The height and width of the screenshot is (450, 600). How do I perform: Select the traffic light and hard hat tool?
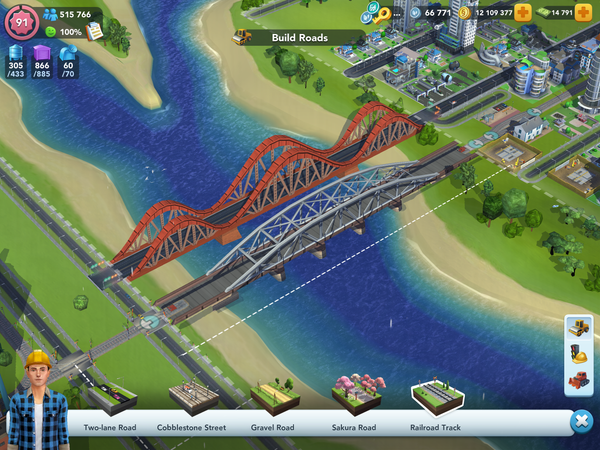pyautogui.click(x=579, y=354)
